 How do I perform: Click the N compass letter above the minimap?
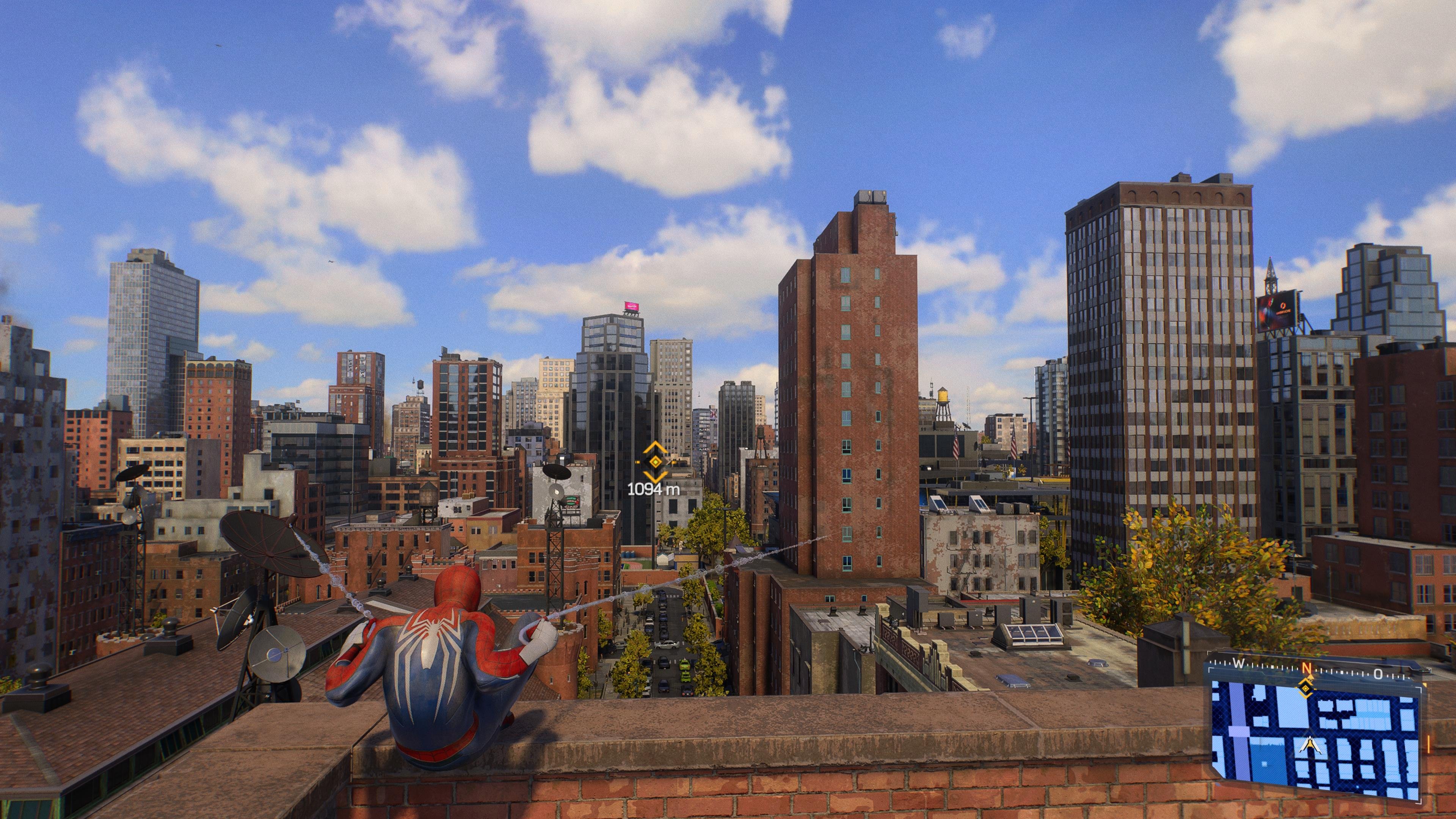(x=1307, y=668)
